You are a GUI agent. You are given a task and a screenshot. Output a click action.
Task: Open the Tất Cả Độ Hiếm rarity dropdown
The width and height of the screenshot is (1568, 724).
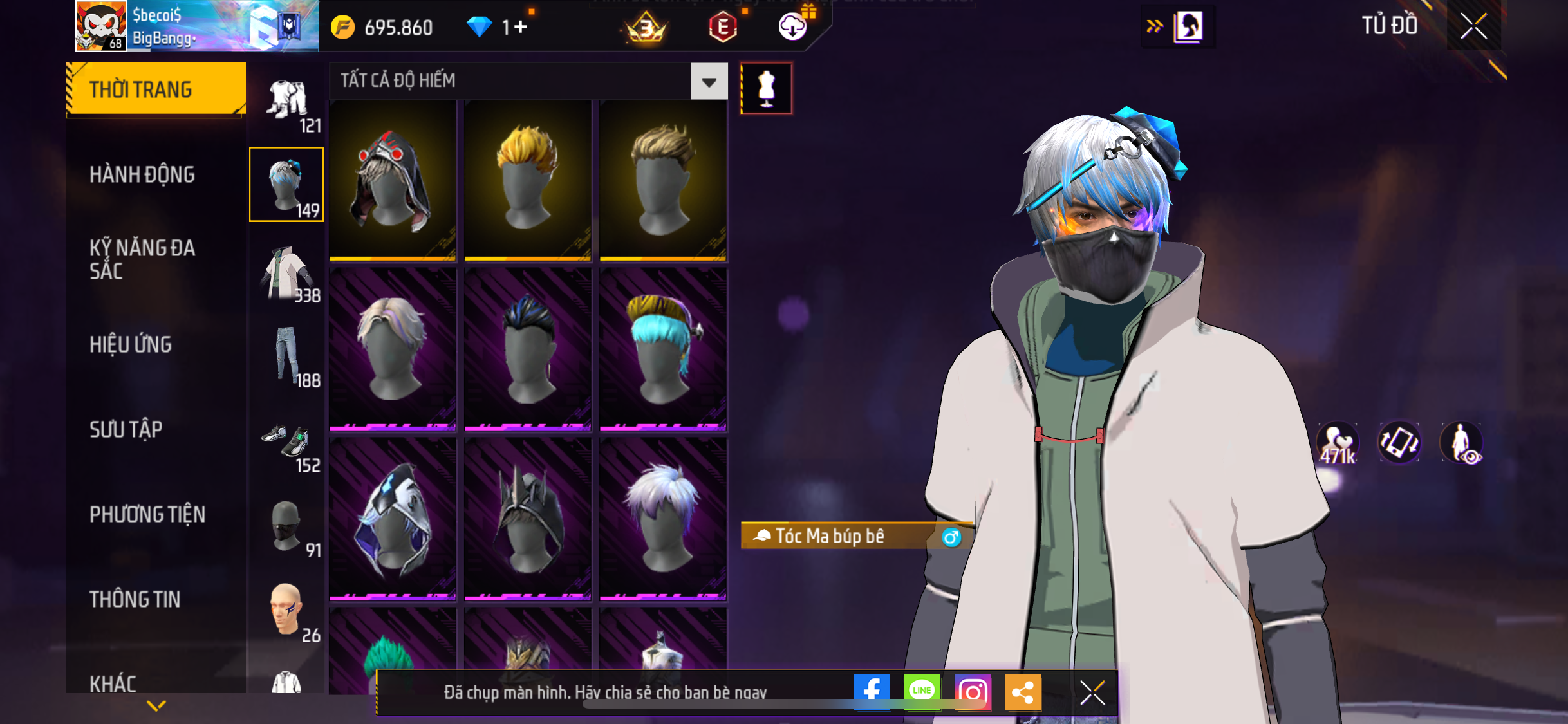pos(709,82)
